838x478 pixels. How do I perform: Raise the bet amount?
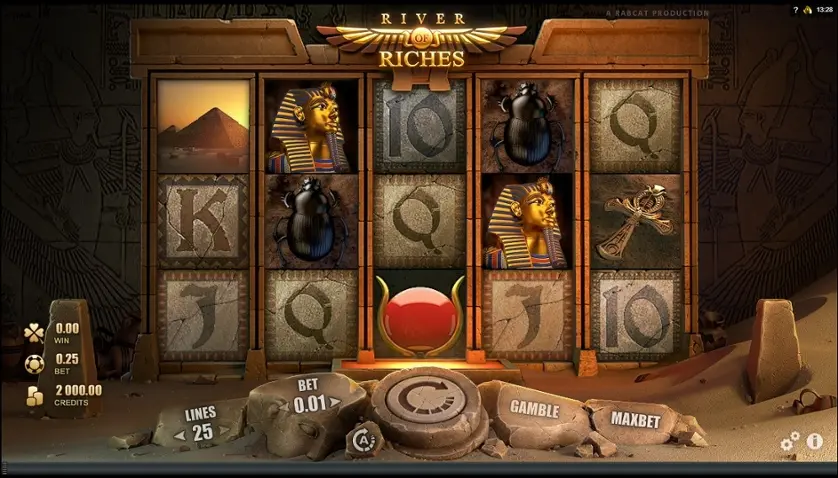pyautogui.click(x=333, y=400)
